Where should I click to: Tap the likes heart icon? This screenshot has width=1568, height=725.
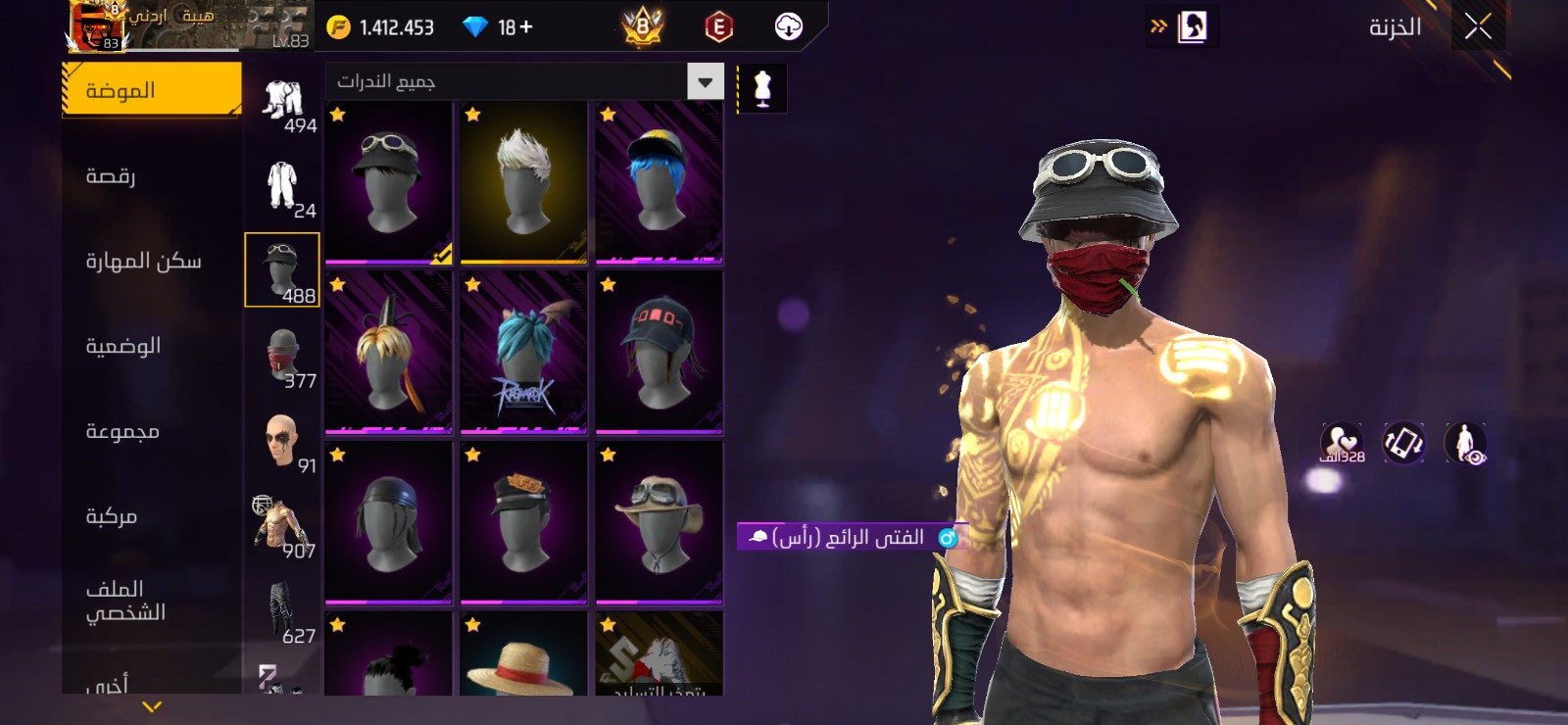pos(1342,442)
